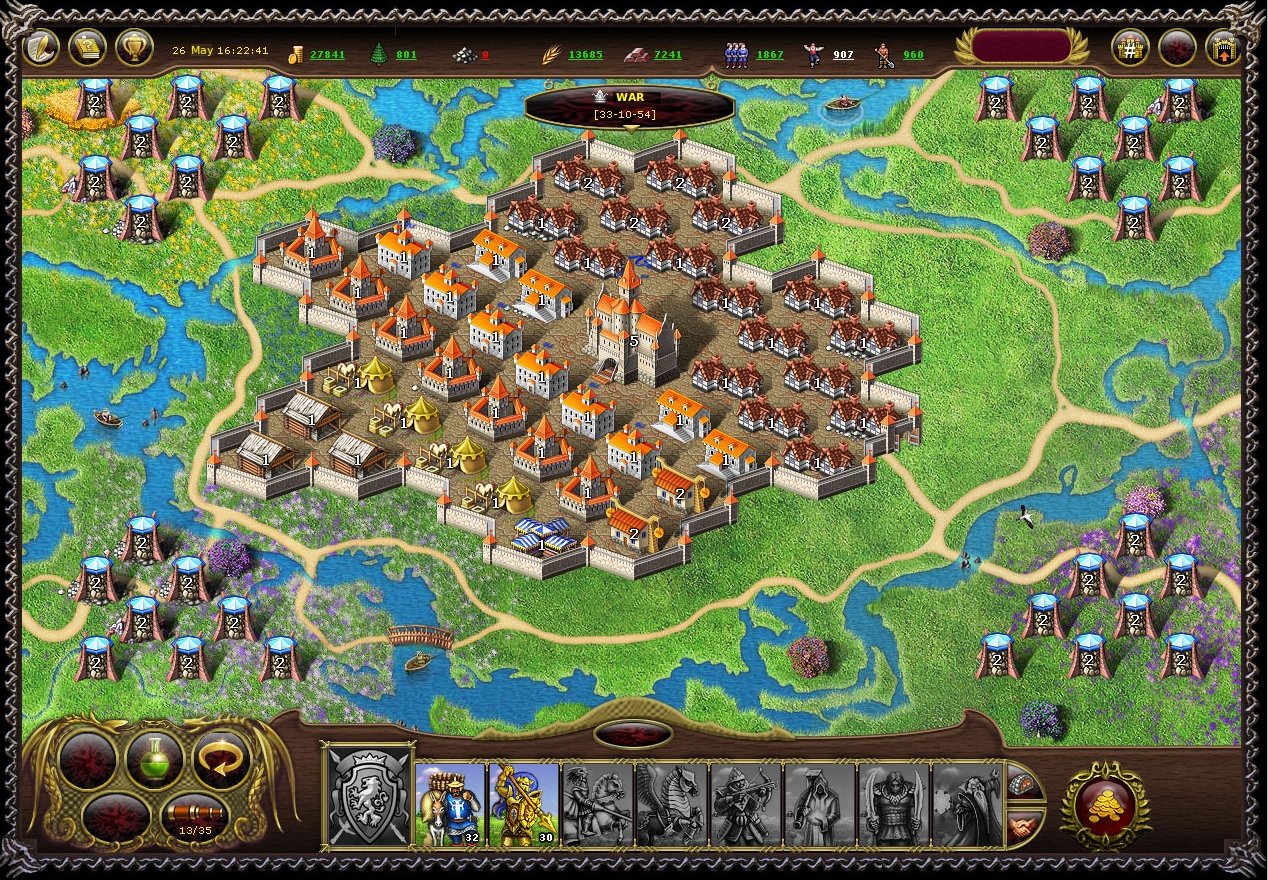The width and height of the screenshot is (1268, 880).
Task: Open the quill and scroll button
Action: coord(41,47)
